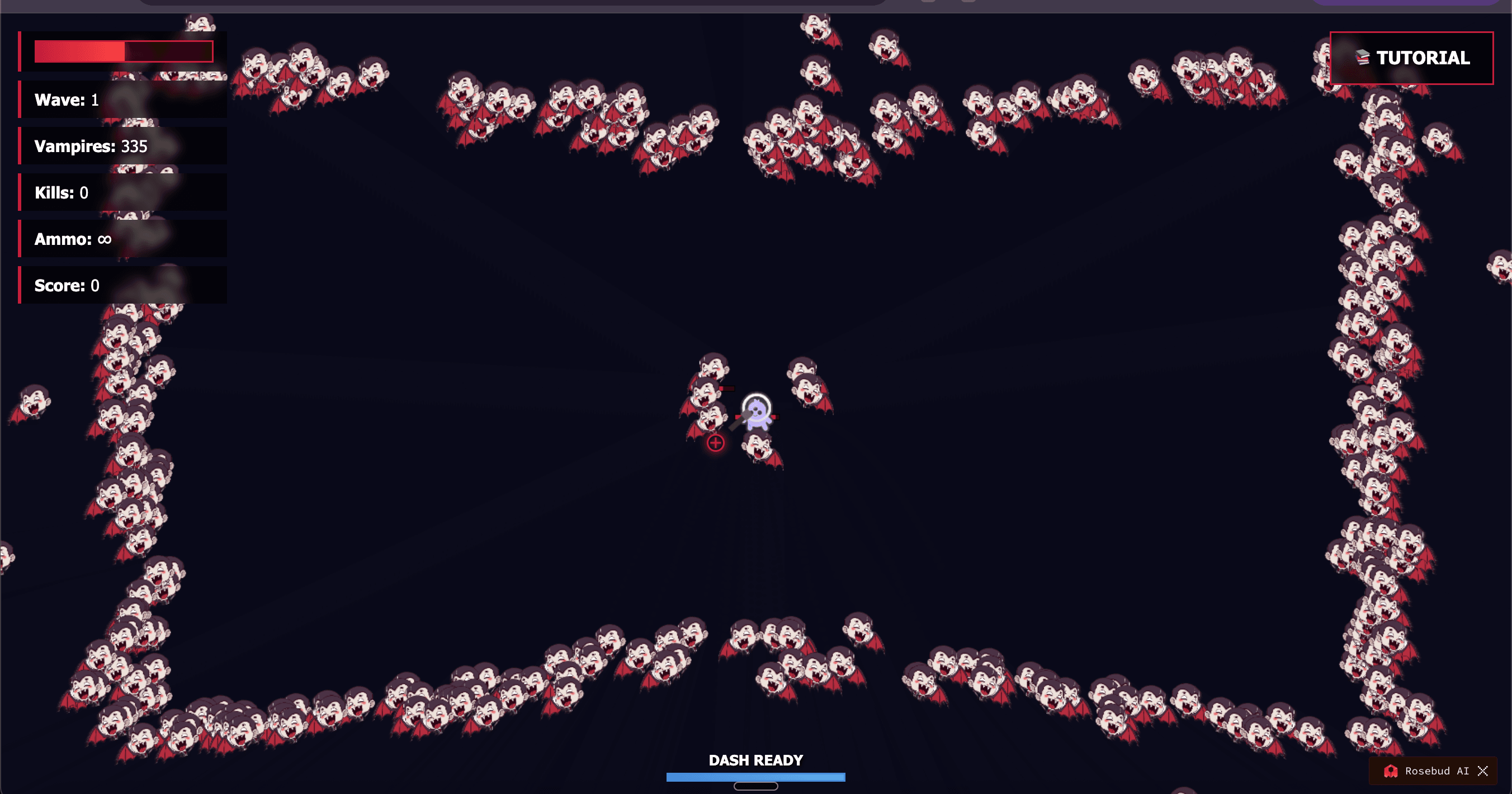Click the blue dash cooldown bar
1512x794 pixels.
755,777
